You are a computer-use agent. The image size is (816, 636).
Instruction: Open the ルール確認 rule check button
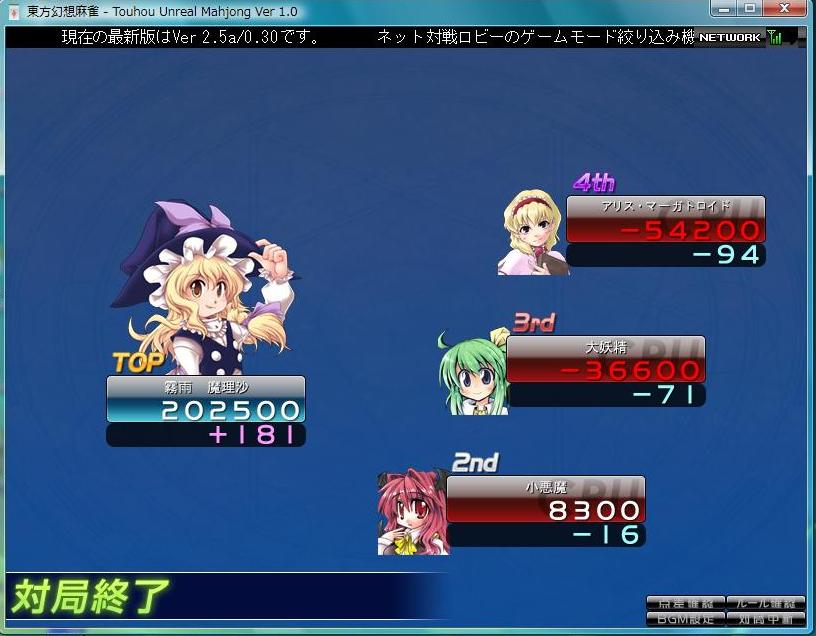pyautogui.click(x=765, y=603)
